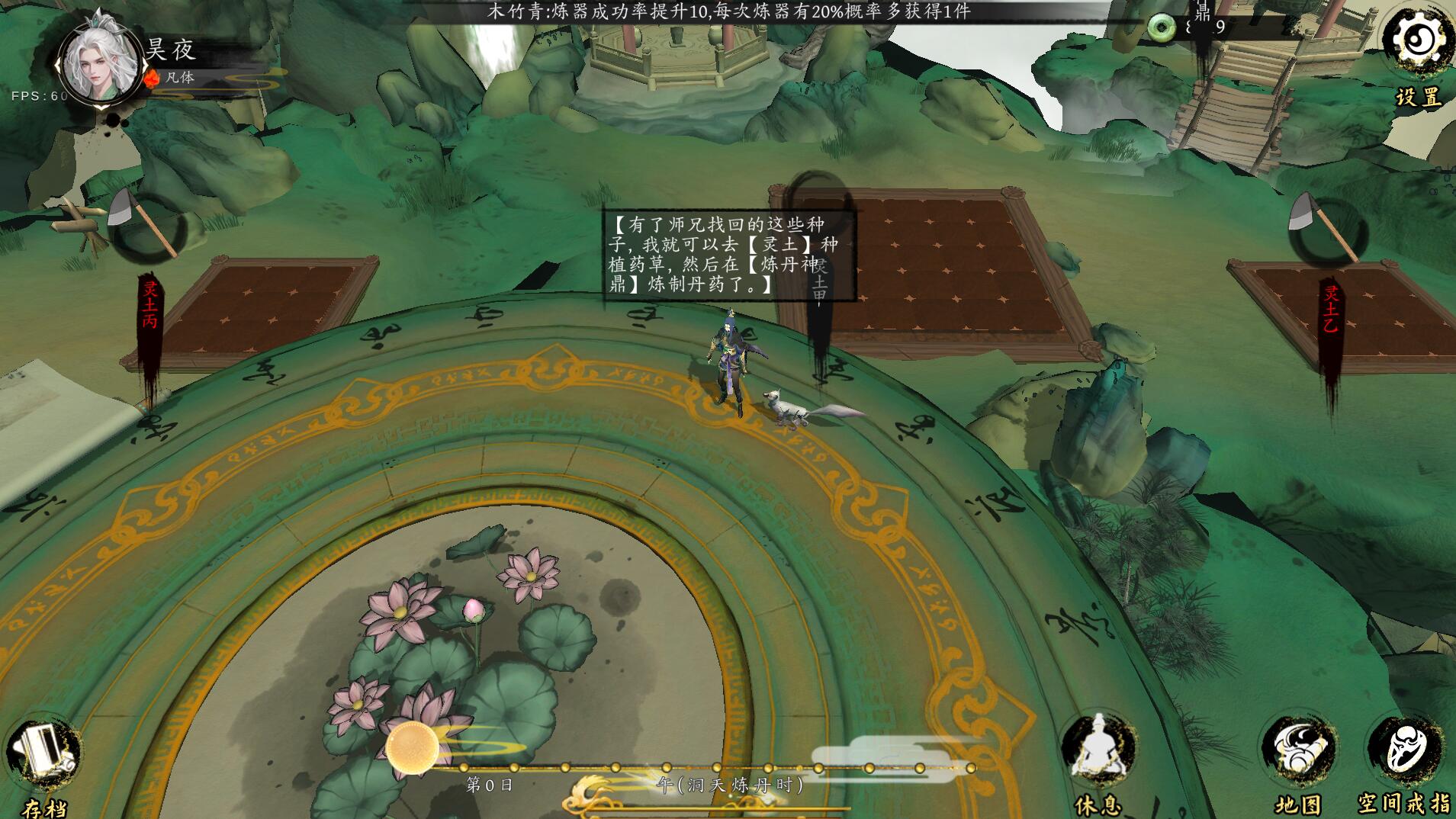Click the green jade currency icon

pyautogui.click(x=1162, y=28)
